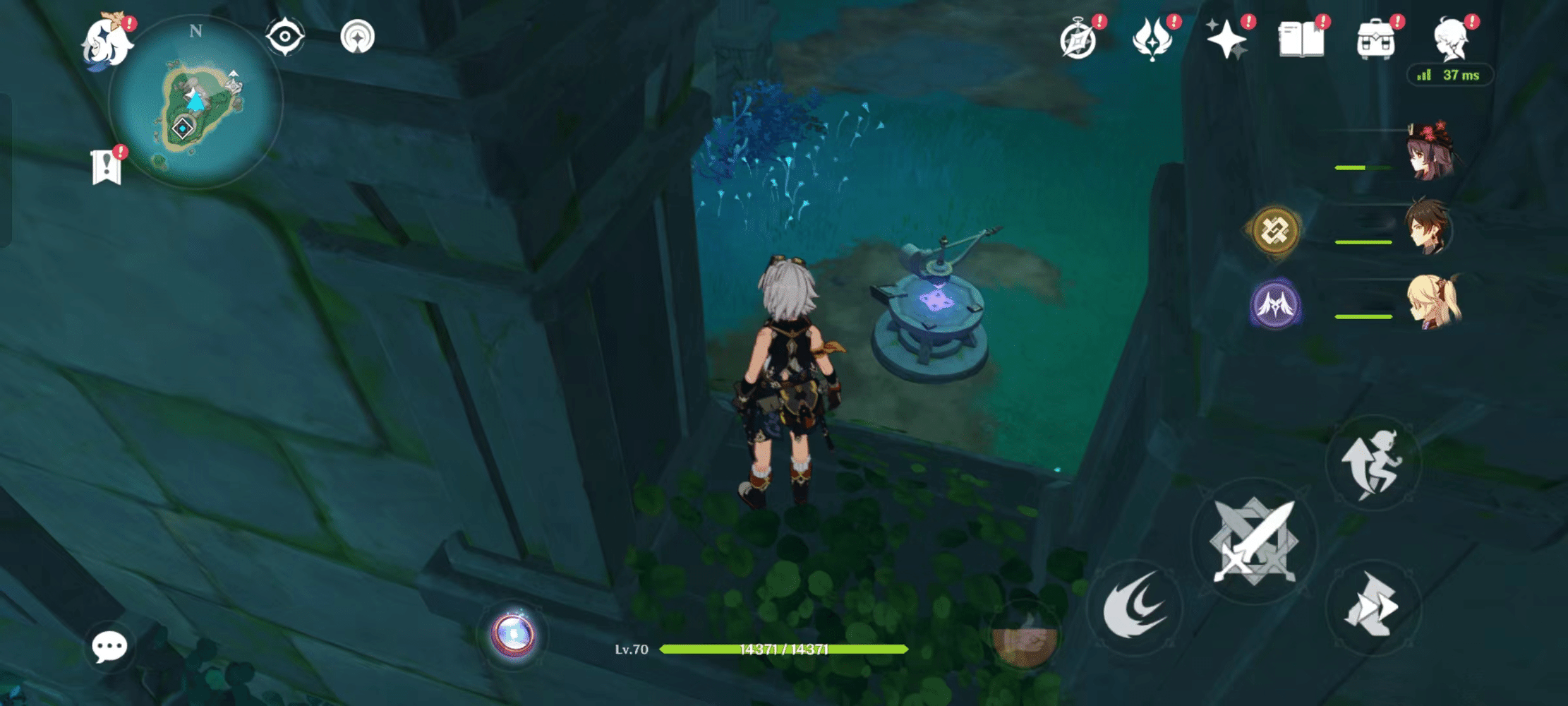Open the Wish menu star icon

(1229, 40)
